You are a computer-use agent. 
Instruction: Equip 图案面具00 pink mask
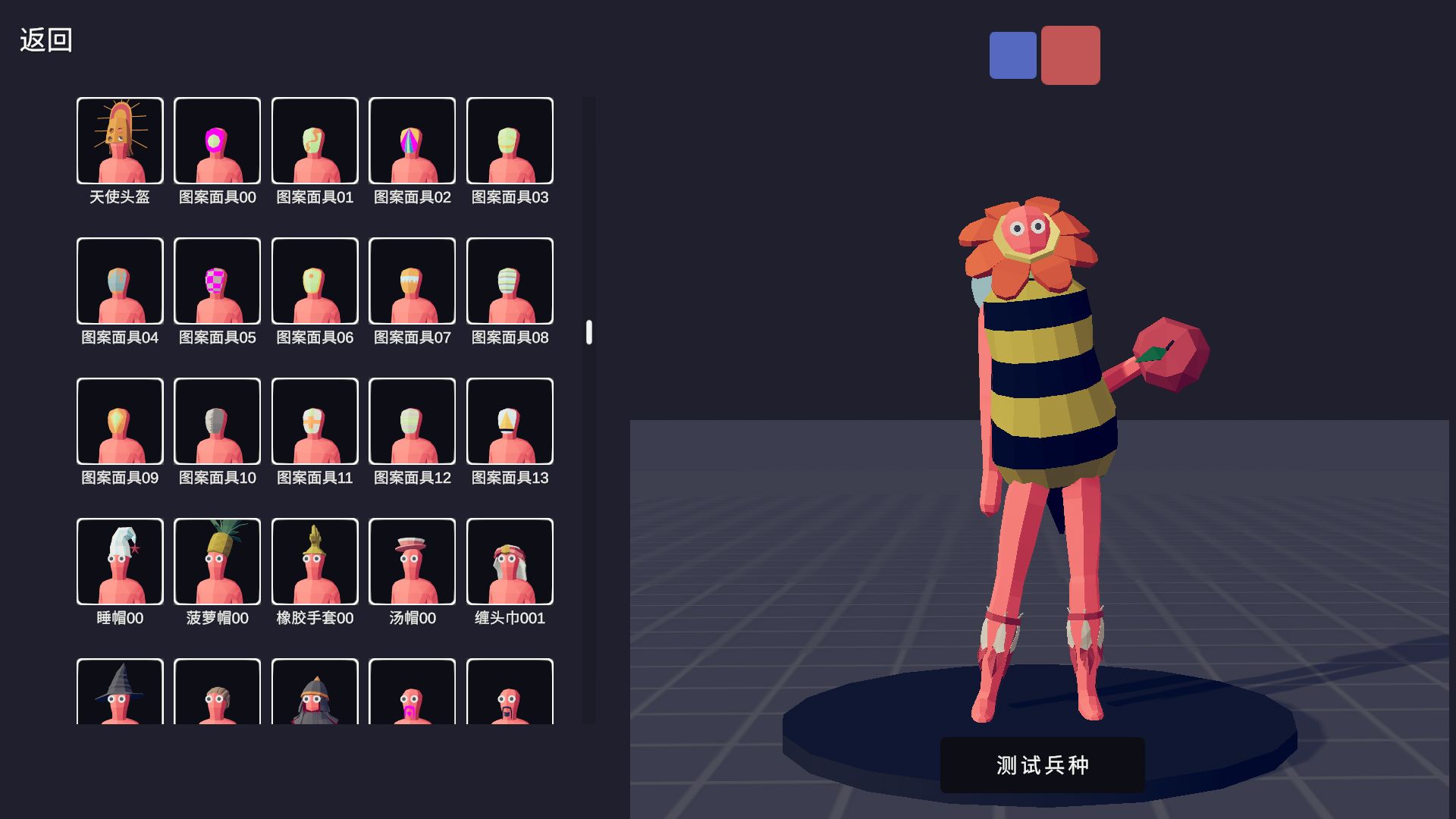pos(217,140)
